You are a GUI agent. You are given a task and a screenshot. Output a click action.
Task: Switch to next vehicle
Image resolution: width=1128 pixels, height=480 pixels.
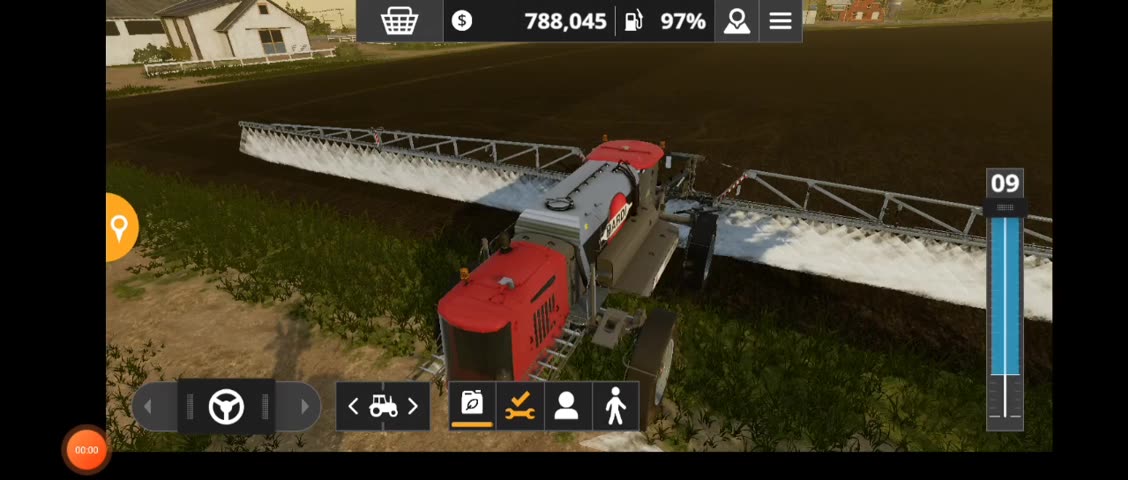(412, 406)
